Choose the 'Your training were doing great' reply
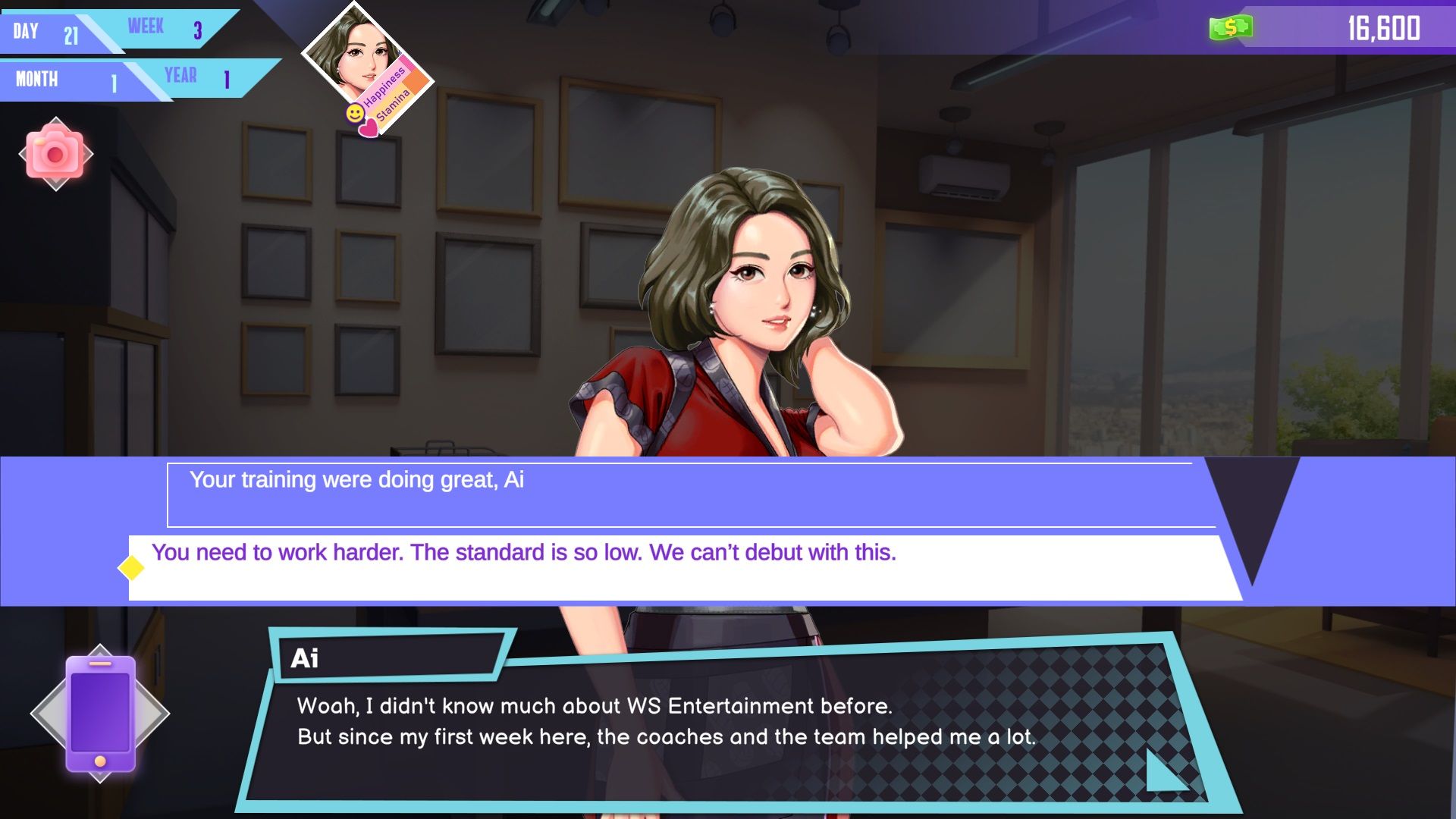 pos(682,494)
